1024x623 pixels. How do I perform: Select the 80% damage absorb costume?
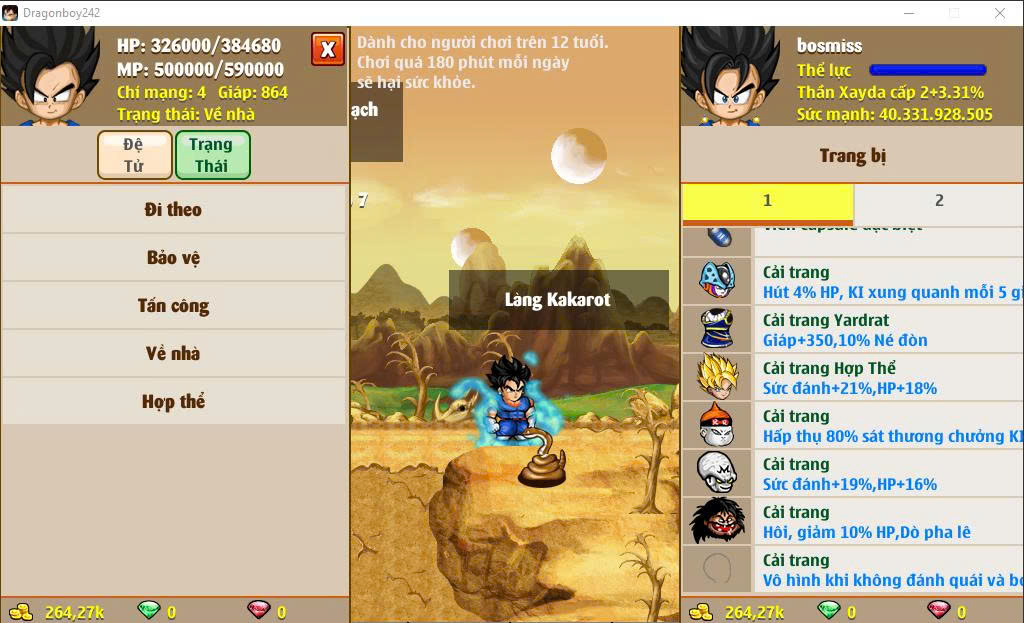coord(852,426)
